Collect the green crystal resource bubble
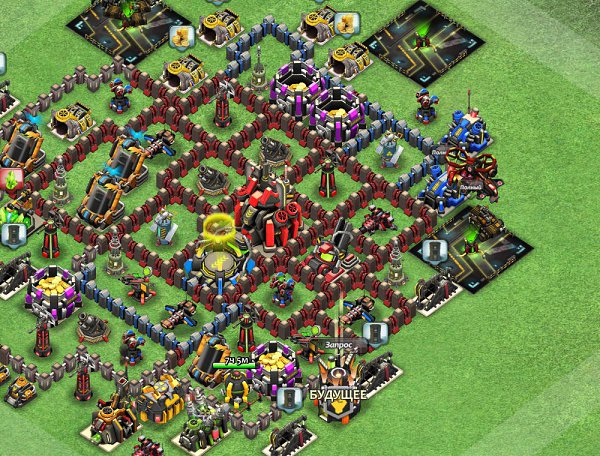This screenshot has width=600, height=456. pyautogui.click(x=12, y=181)
